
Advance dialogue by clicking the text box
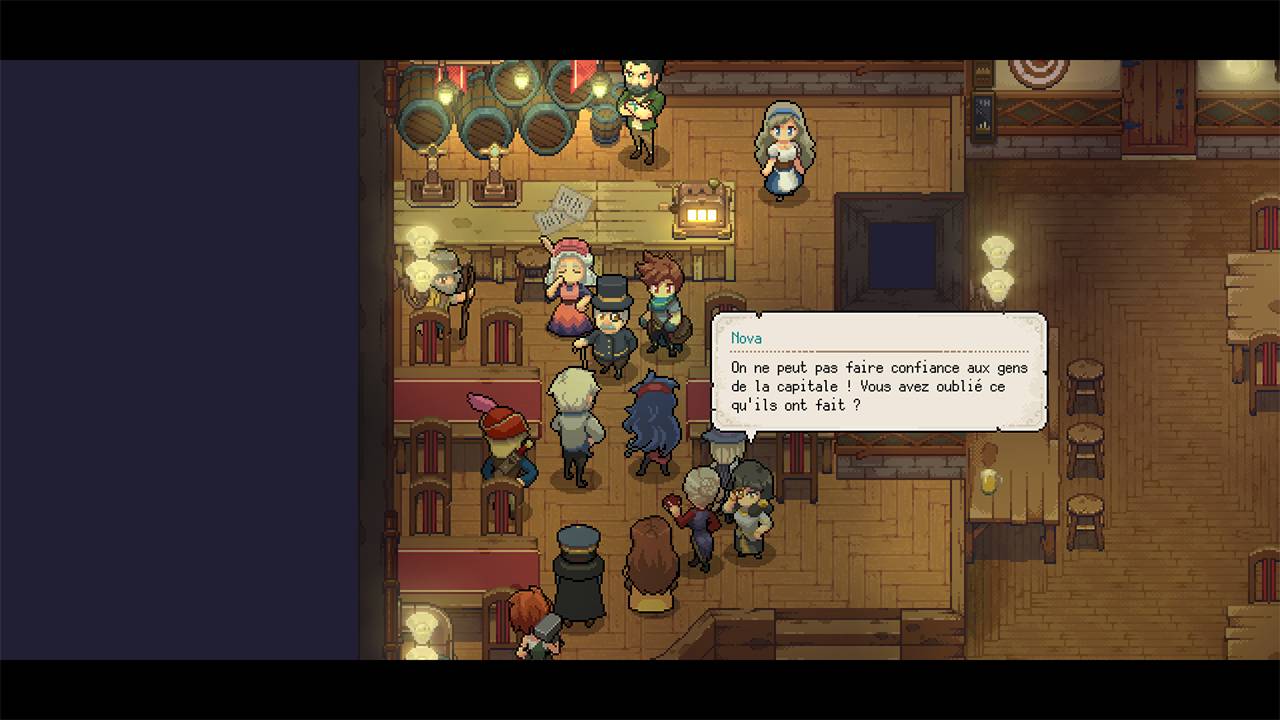[878, 385]
